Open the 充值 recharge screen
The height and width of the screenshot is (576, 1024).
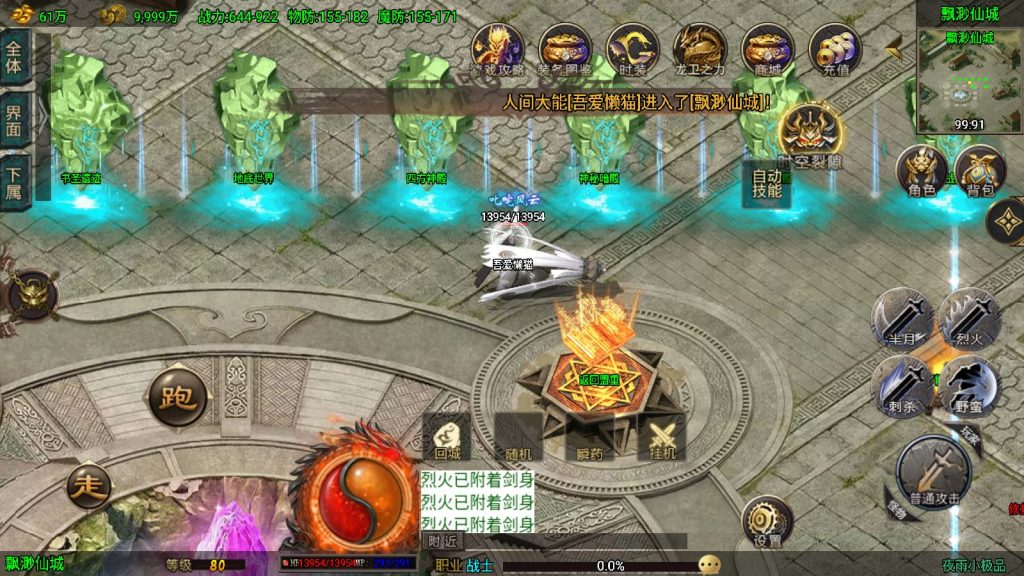point(835,50)
